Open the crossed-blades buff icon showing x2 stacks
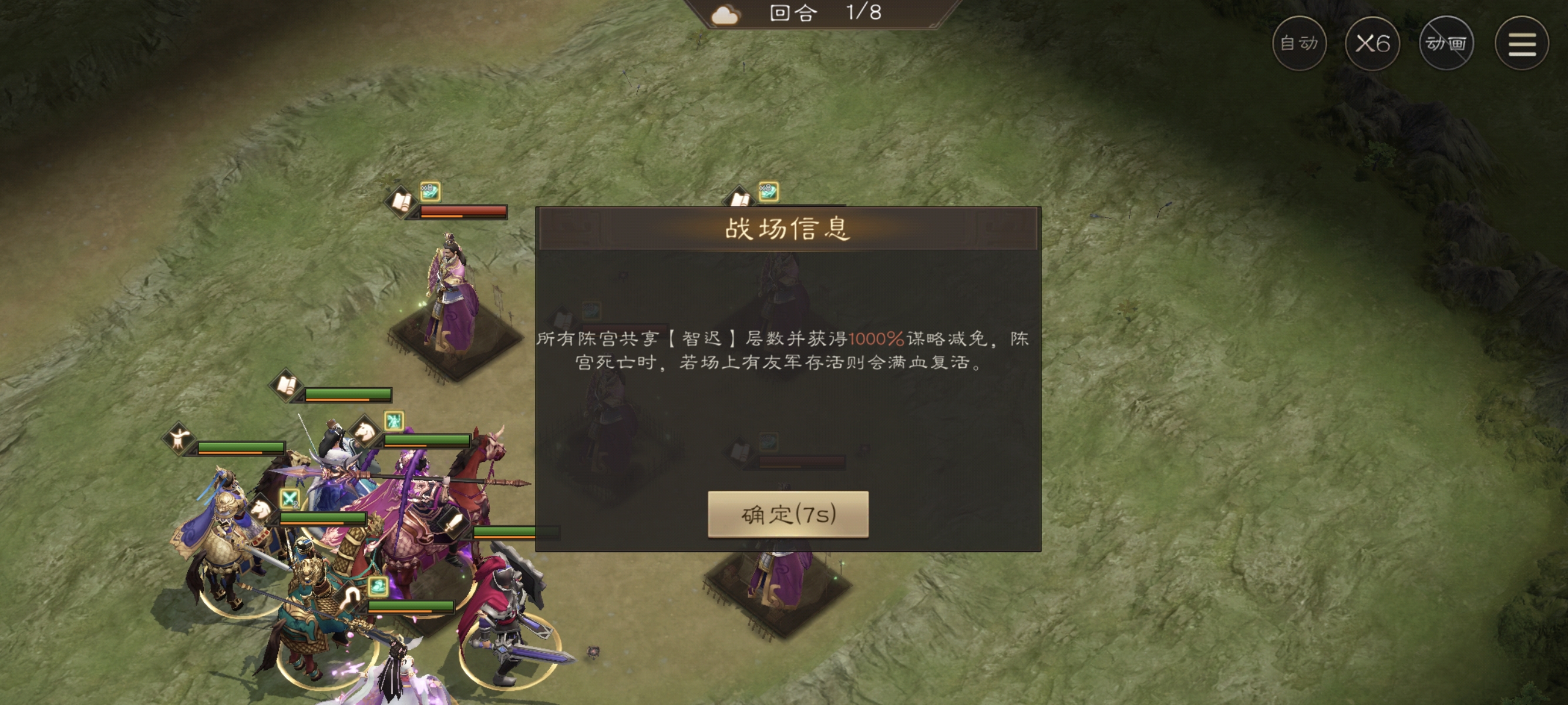The image size is (1568, 705). 289,499
